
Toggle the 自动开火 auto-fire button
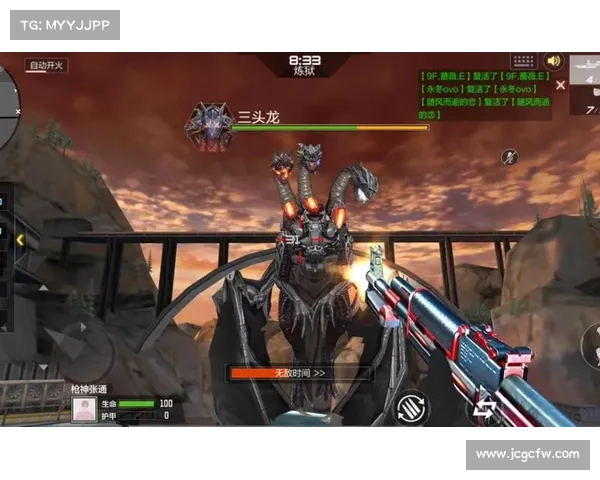(x=46, y=66)
